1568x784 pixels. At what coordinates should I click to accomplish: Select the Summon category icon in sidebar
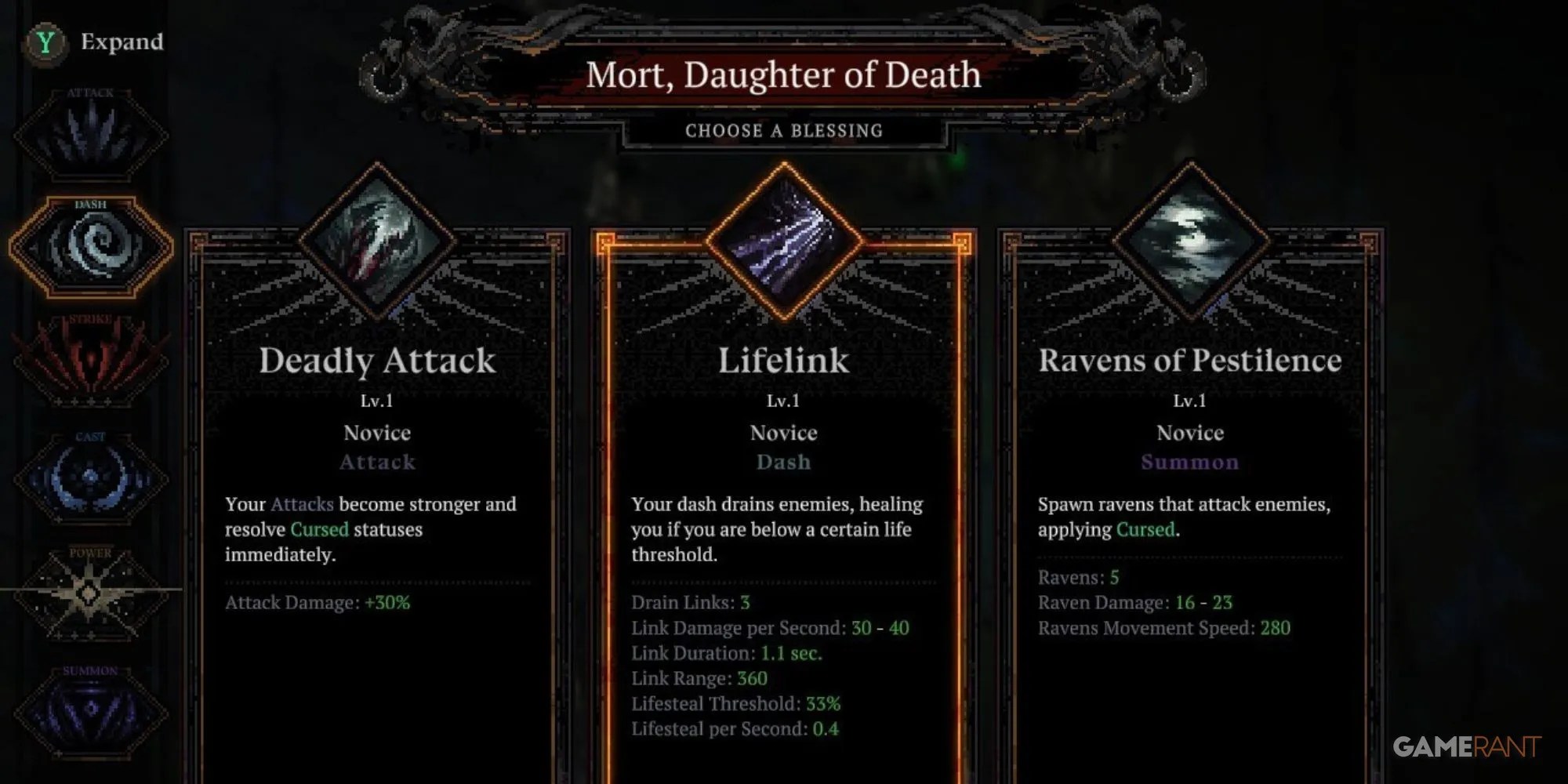(90, 706)
